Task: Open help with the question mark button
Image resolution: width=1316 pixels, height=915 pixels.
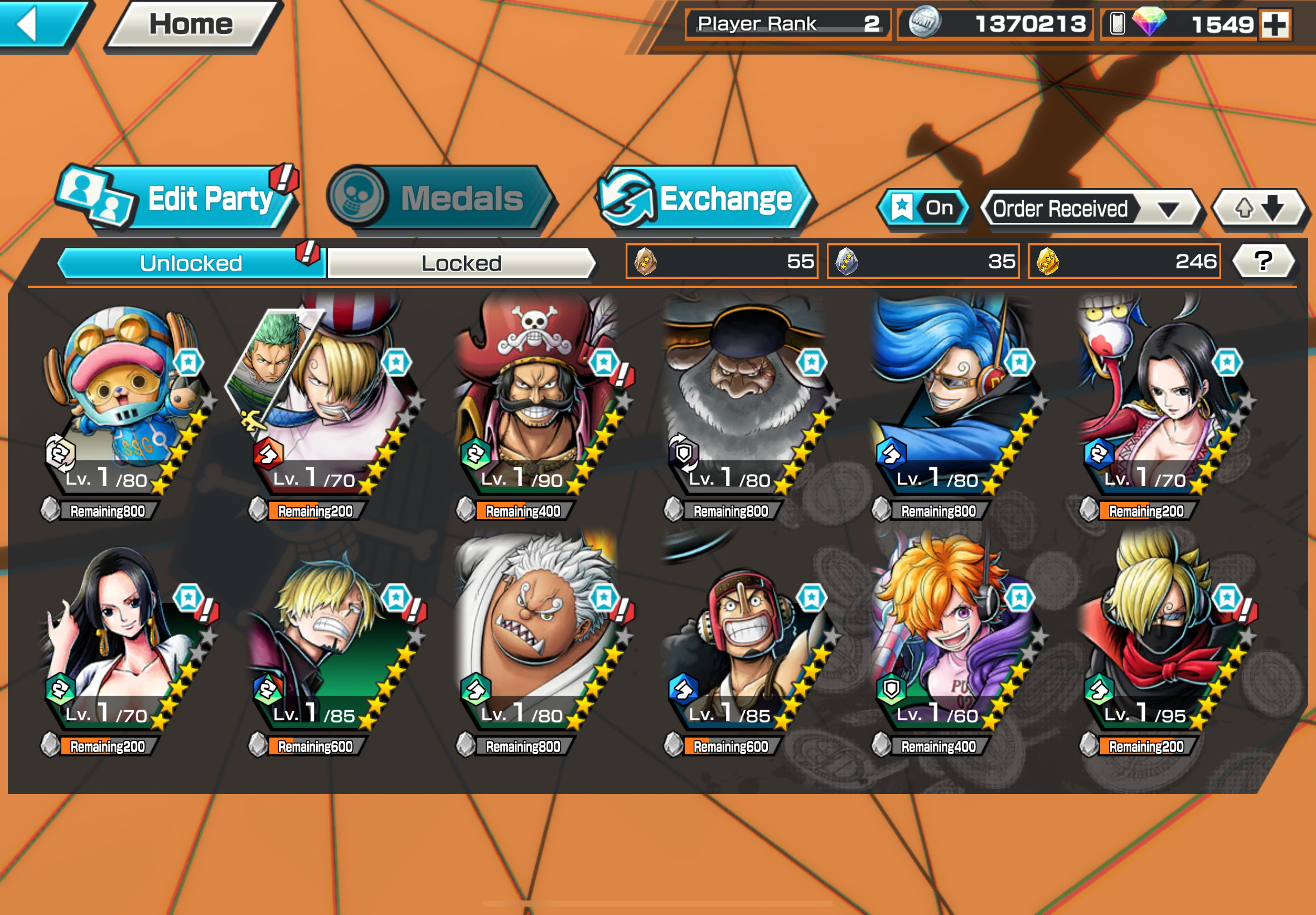Action: pyautogui.click(x=1262, y=262)
